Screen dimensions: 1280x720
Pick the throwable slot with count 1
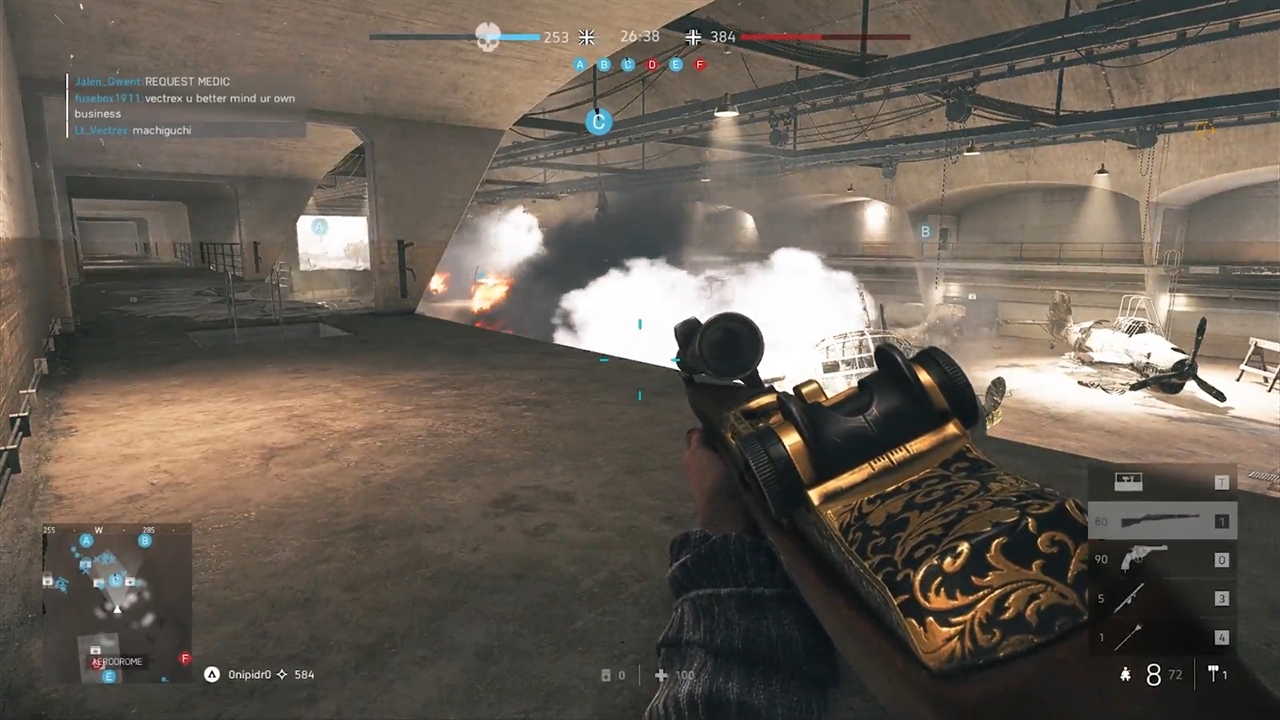[x=1162, y=636]
